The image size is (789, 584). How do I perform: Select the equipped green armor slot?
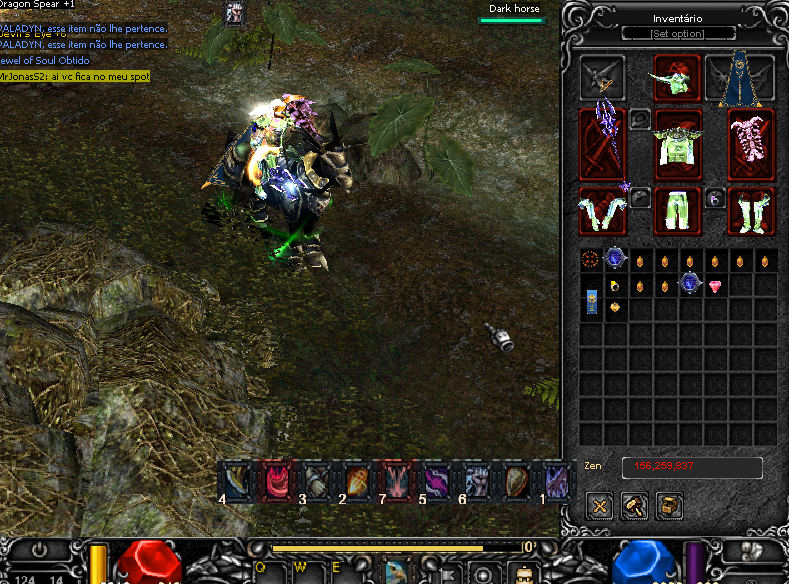click(x=677, y=143)
